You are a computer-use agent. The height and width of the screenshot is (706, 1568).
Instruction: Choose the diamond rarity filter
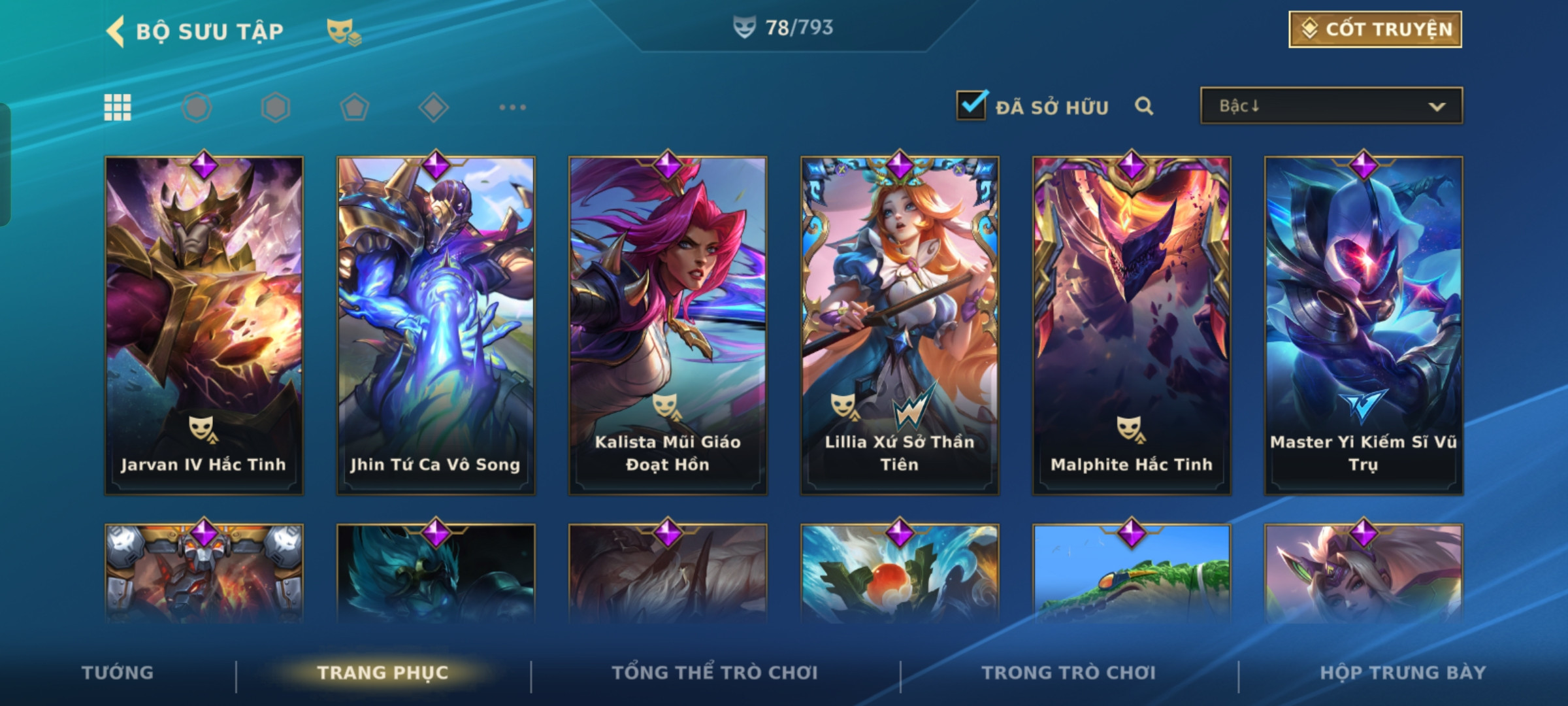tap(433, 107)
